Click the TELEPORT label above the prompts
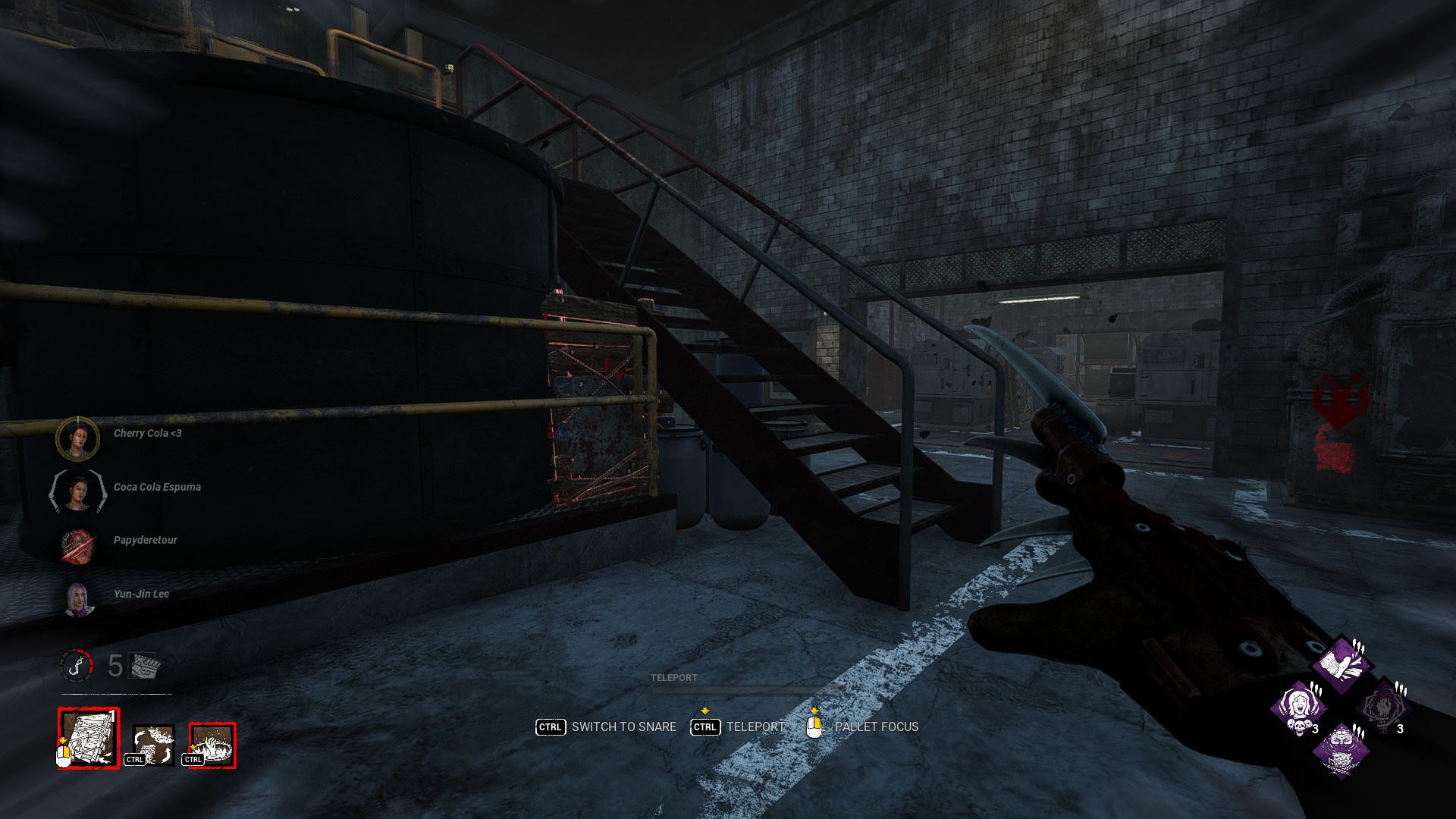Viewport: 1456px width, 819px height. (674, 678)
